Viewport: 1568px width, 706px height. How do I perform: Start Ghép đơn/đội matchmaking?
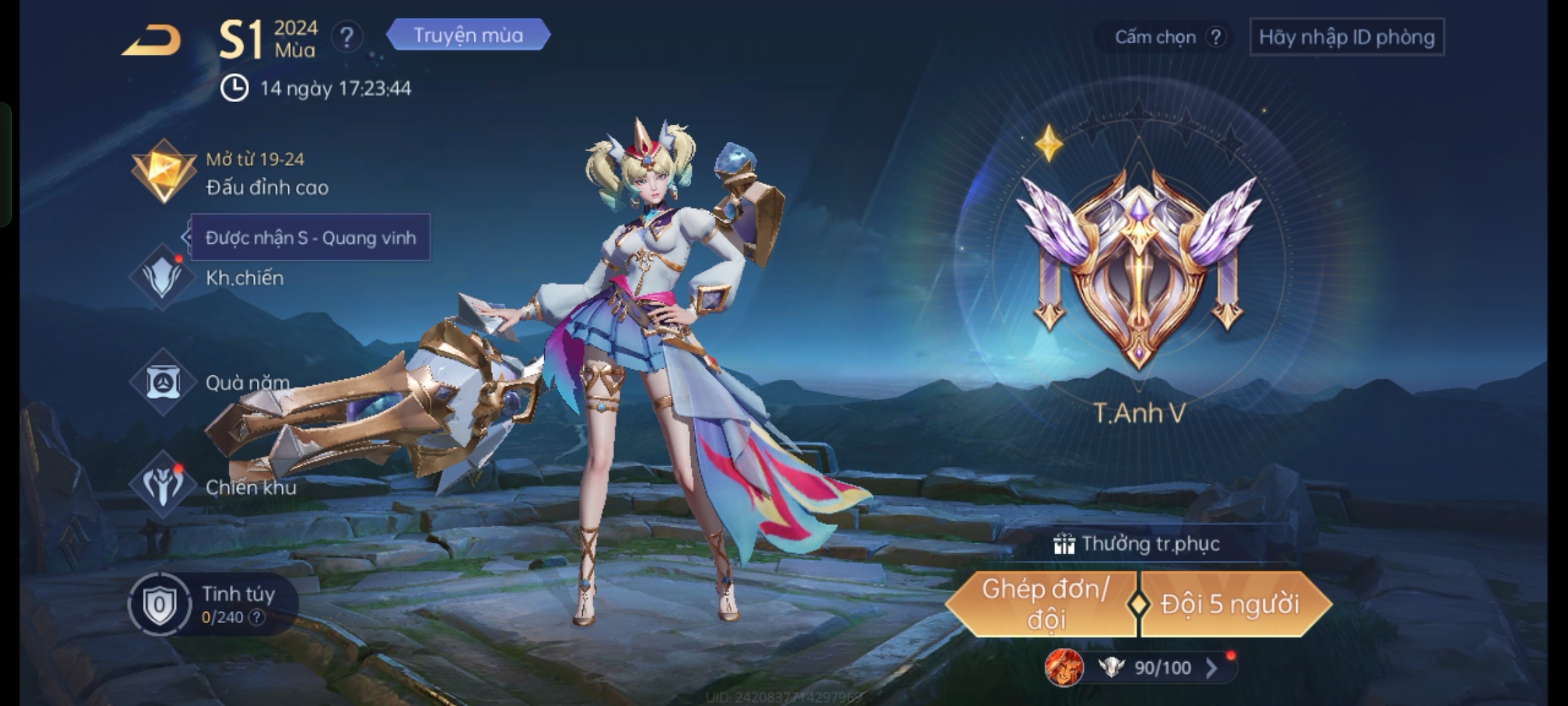tap(1043, 604)
